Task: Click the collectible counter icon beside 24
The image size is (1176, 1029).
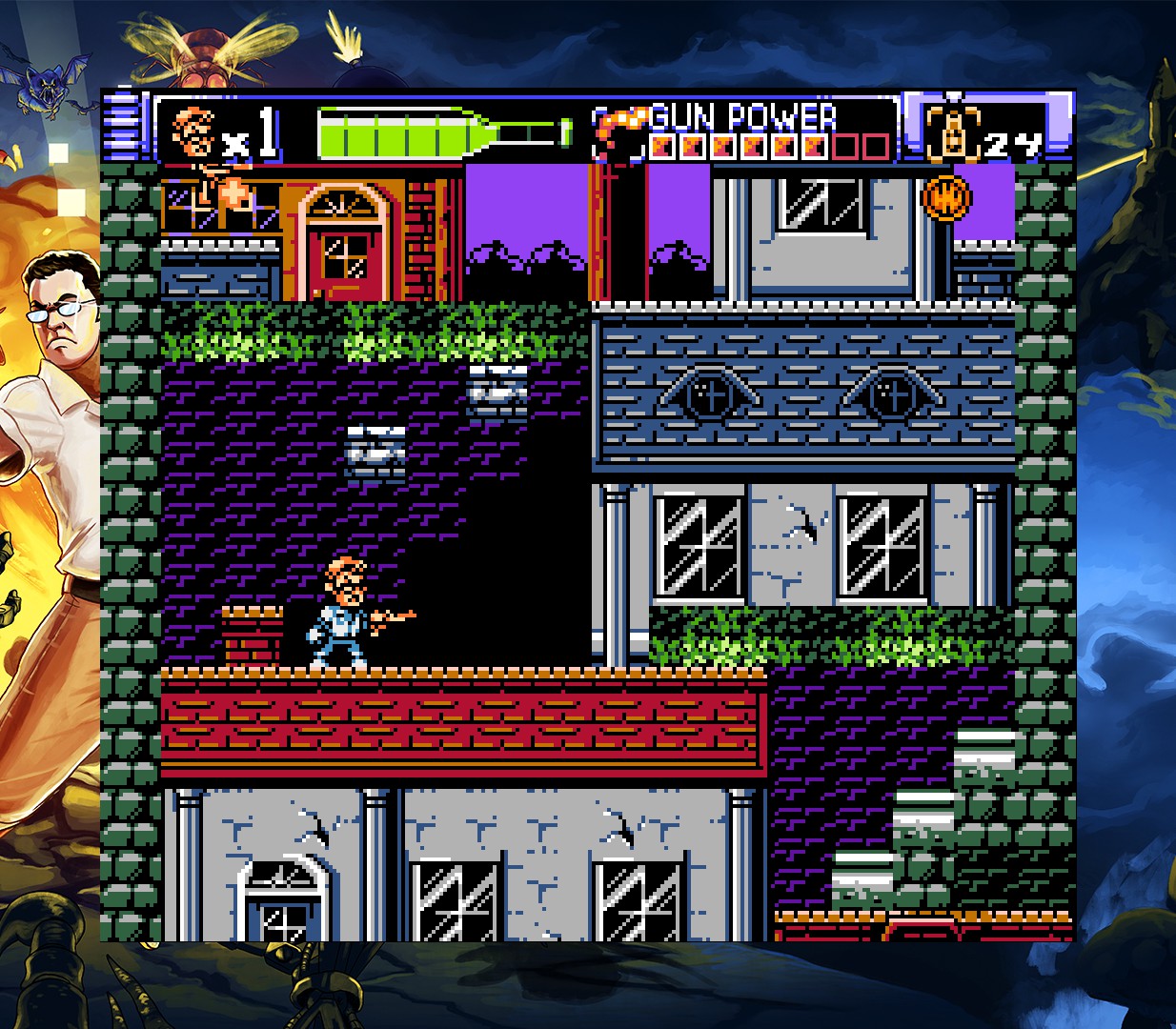Action: 953,132
